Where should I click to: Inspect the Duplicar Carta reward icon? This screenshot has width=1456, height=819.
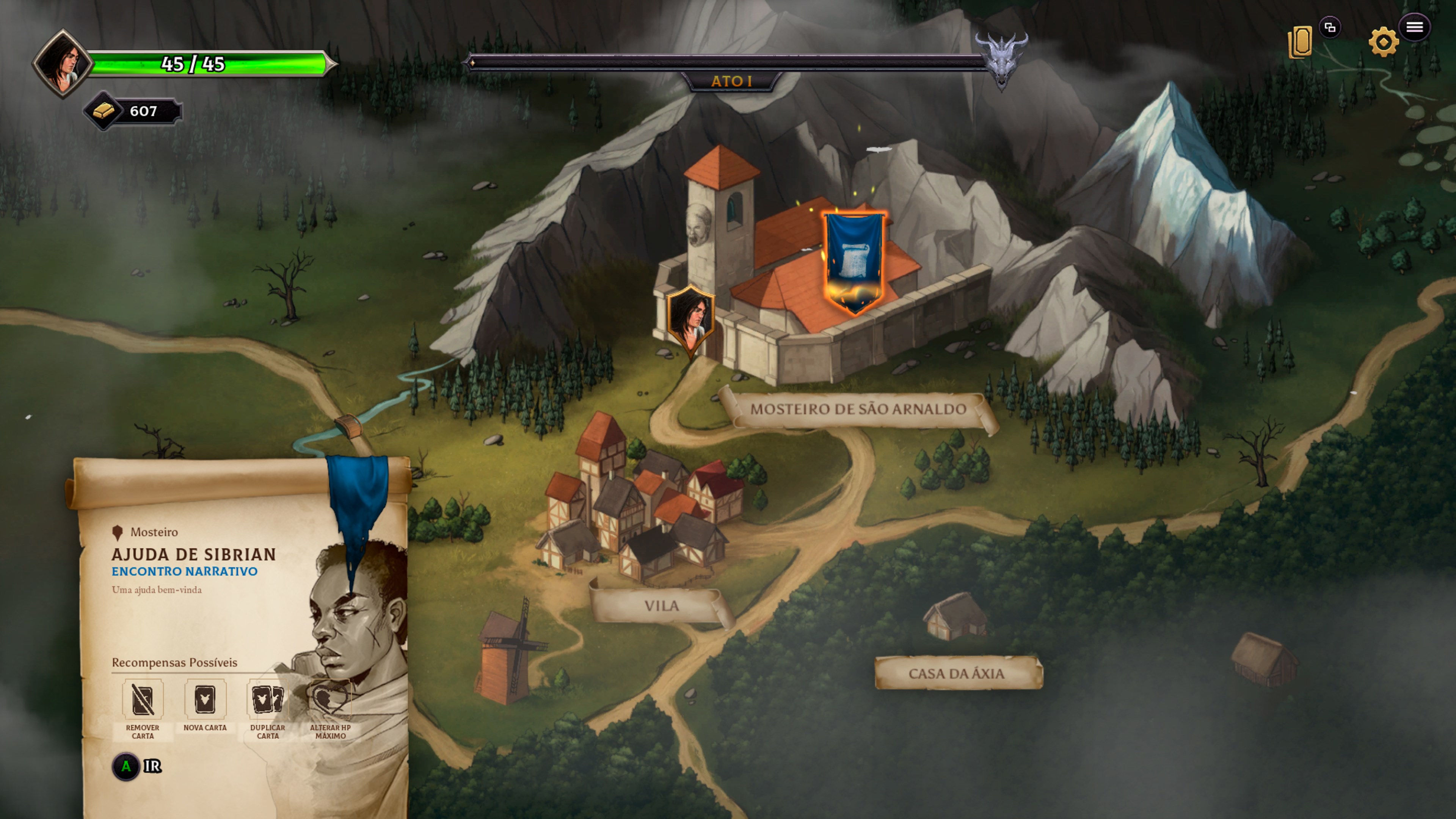coord(267,700)
